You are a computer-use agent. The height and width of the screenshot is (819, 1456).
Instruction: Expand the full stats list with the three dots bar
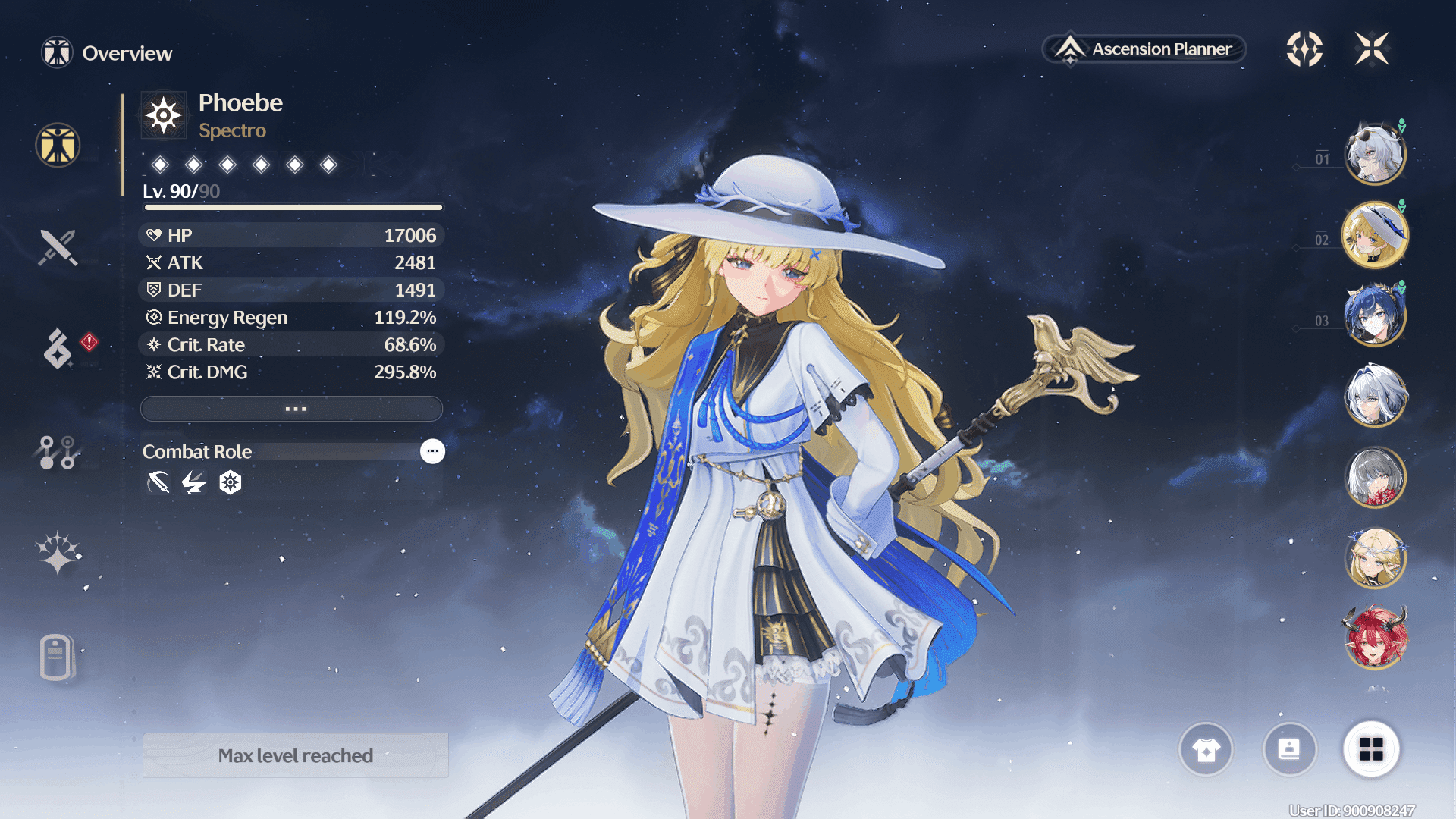(292, 409)
